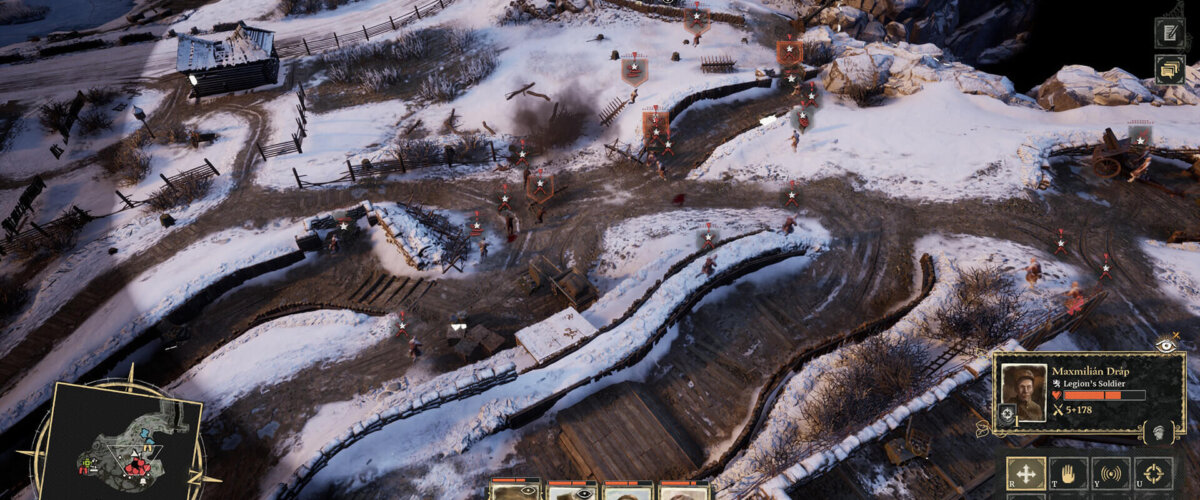This screenshot has height=500, width=1200.
Task: Activate the move arrows command
Action: (1026, 473)
